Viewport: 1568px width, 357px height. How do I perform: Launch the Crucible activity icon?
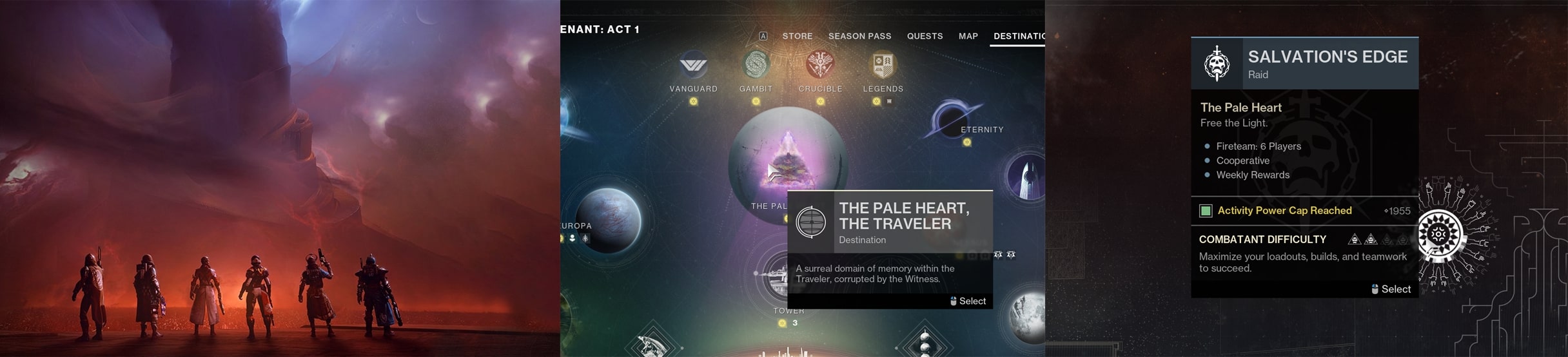pos(820,66)
